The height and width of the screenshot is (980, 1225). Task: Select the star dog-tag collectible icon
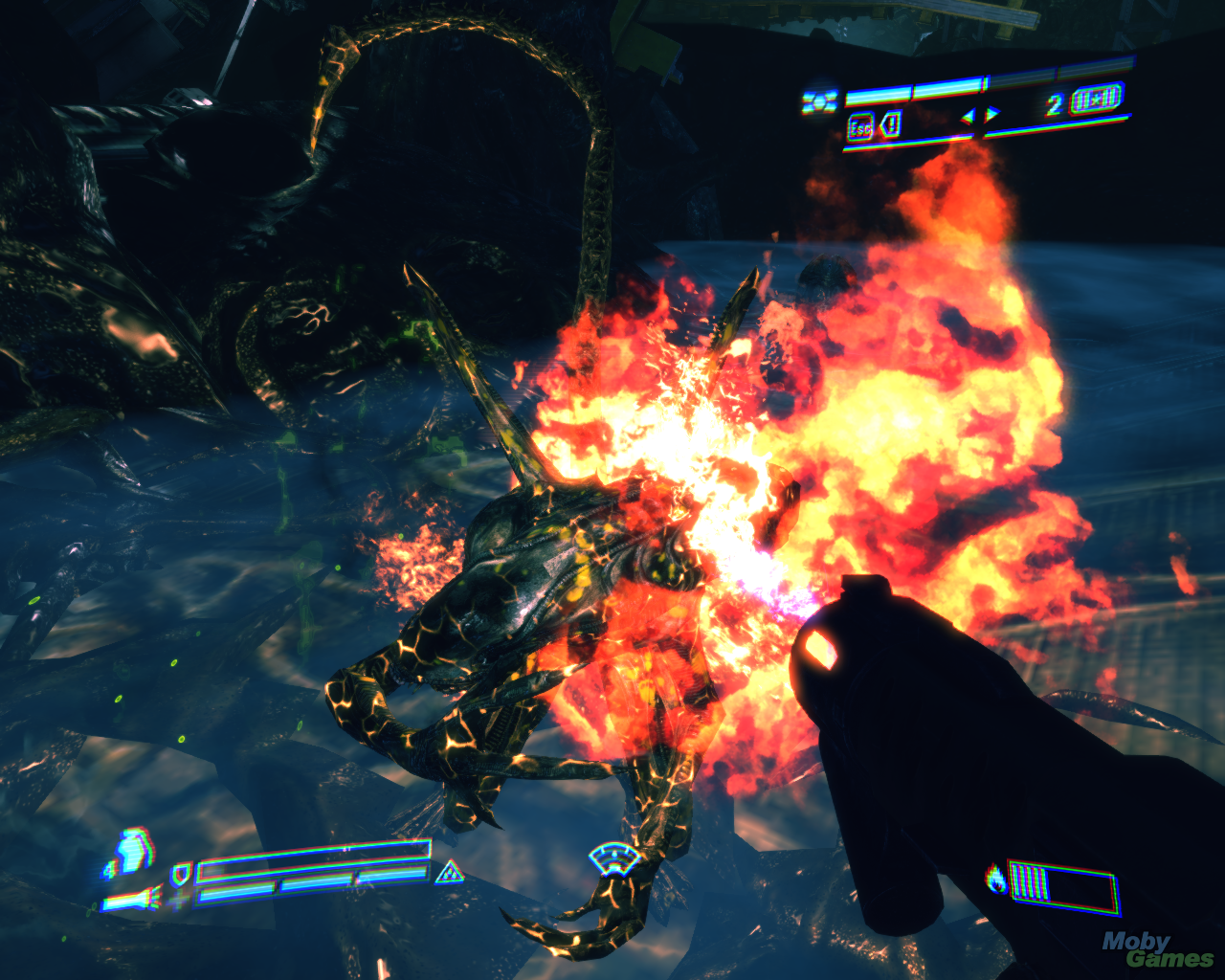point(1097,100)
